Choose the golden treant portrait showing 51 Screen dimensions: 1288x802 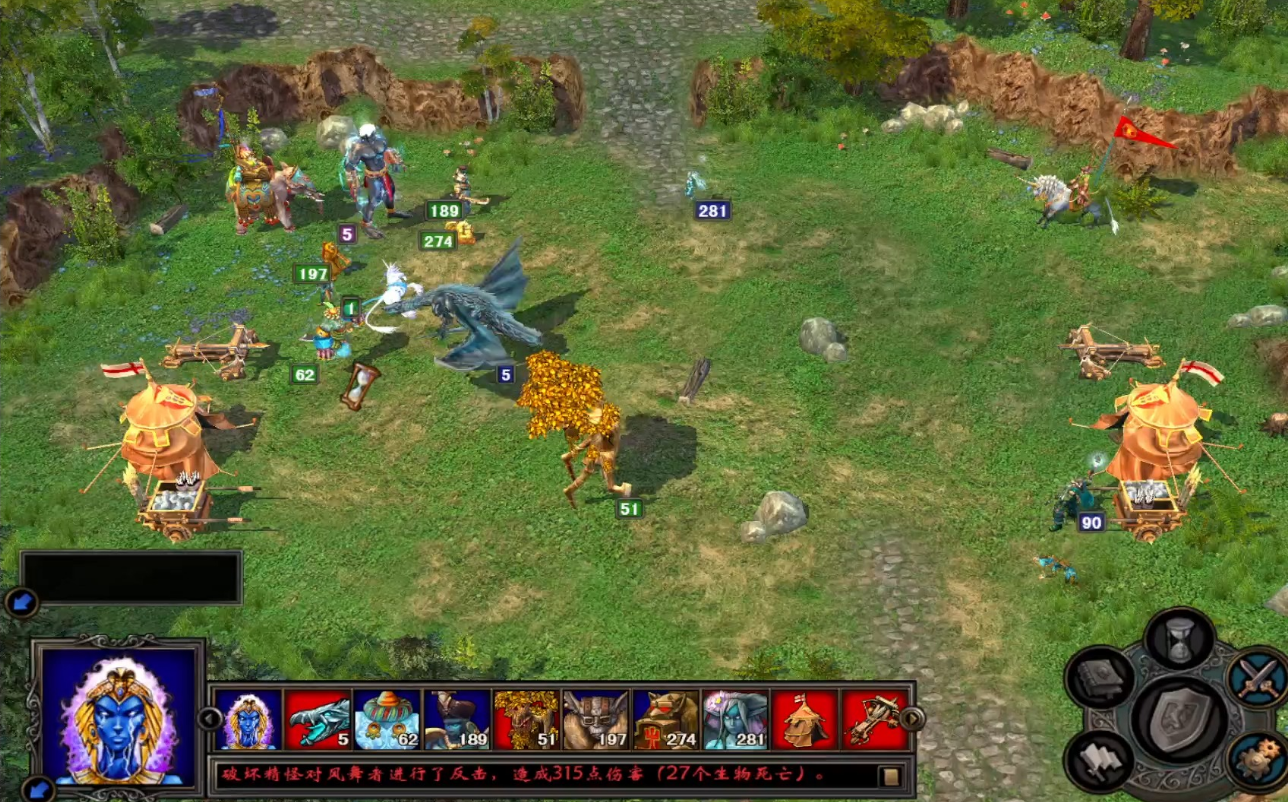(527, 720)
